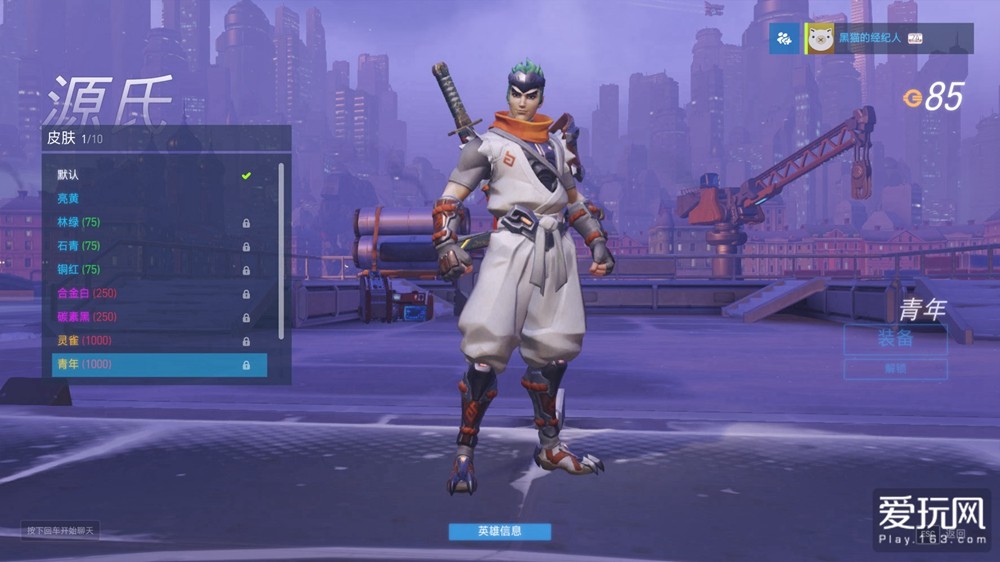
Task: Select the 铜红 skin entry
Action: 158,270
